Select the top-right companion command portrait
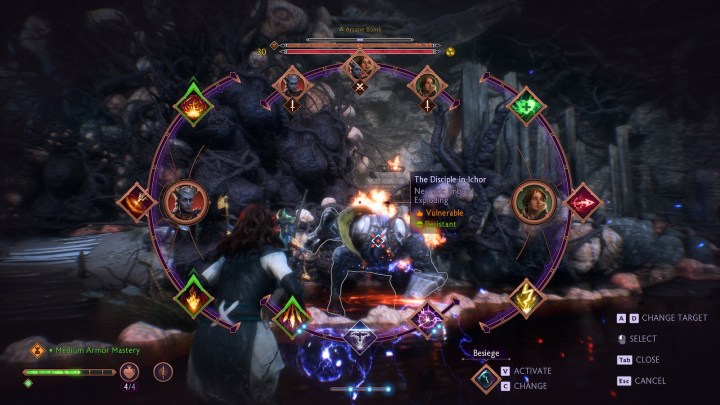 point(427,81)
